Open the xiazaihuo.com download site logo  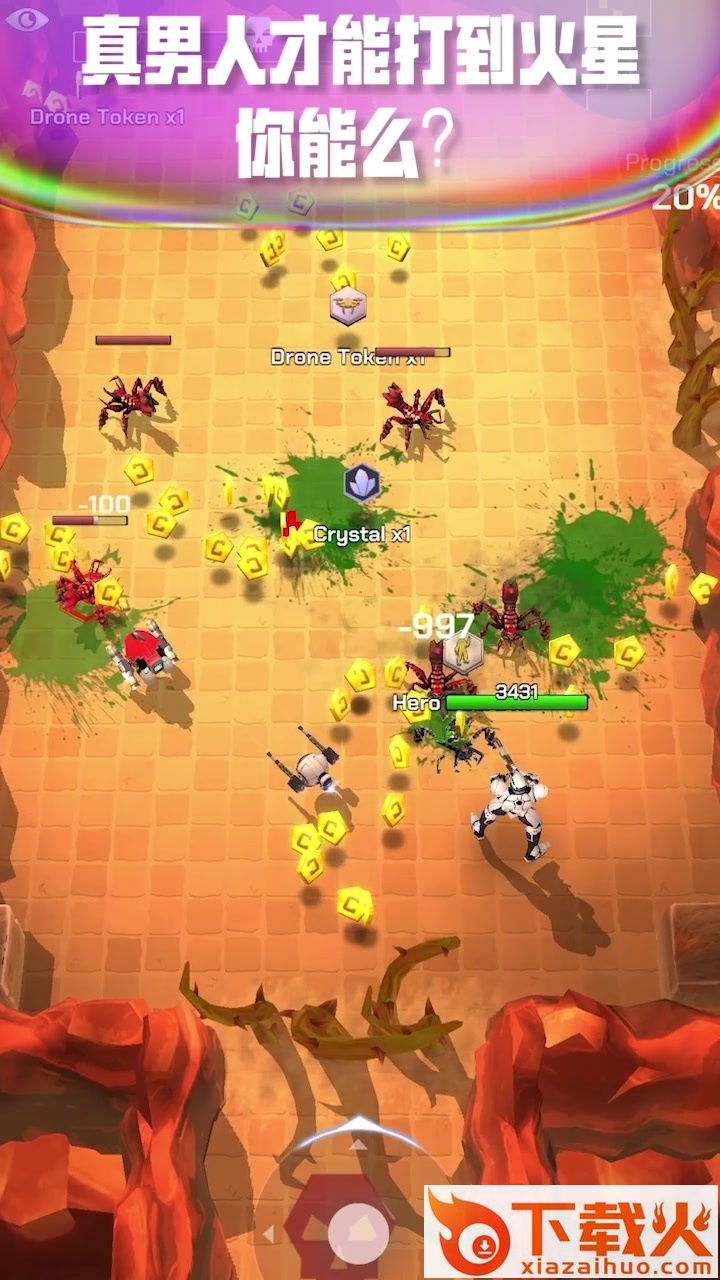point(571,1232)
